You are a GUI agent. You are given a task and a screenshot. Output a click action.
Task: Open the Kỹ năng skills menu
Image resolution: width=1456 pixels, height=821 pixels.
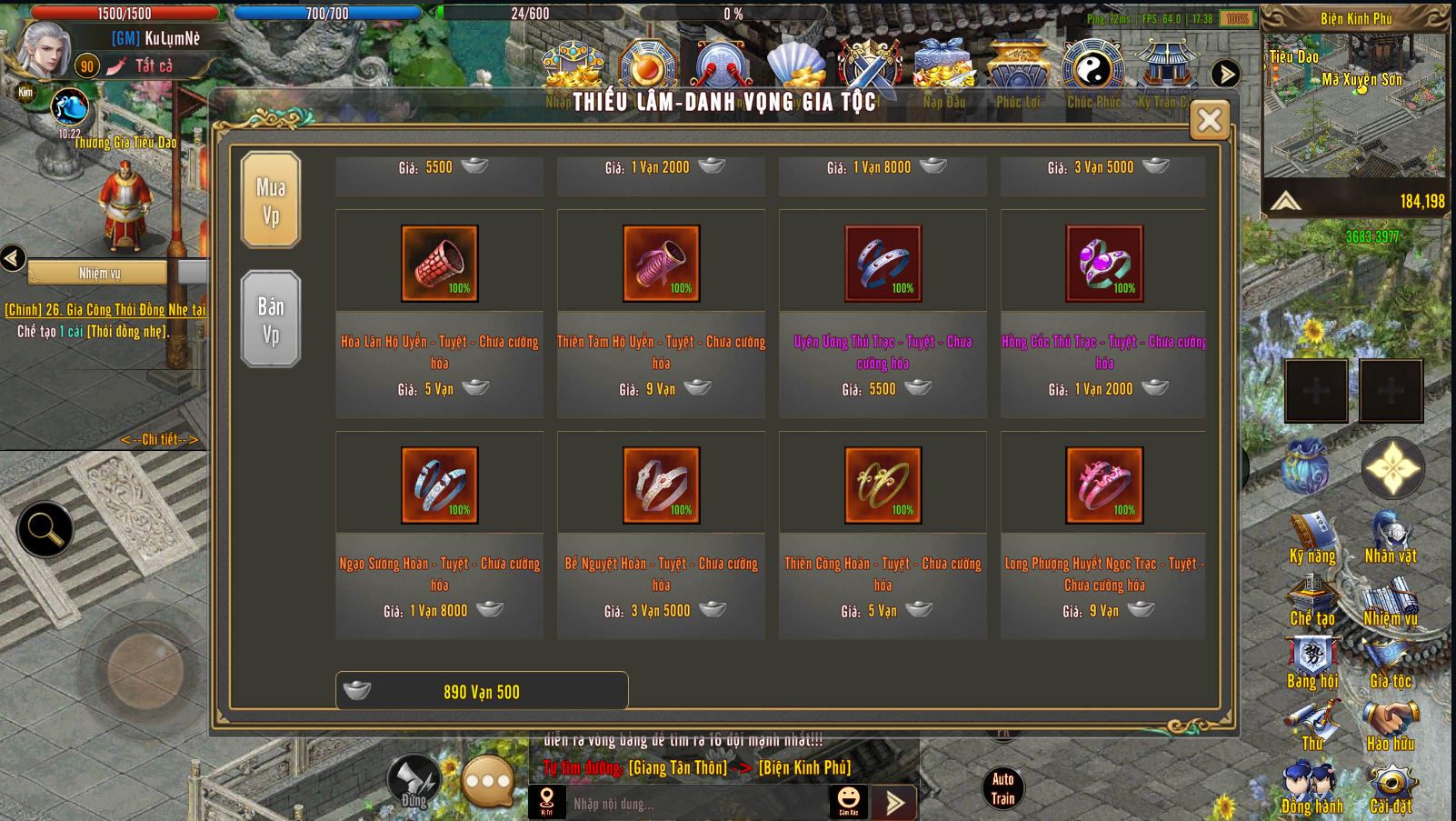point(1312,538)
